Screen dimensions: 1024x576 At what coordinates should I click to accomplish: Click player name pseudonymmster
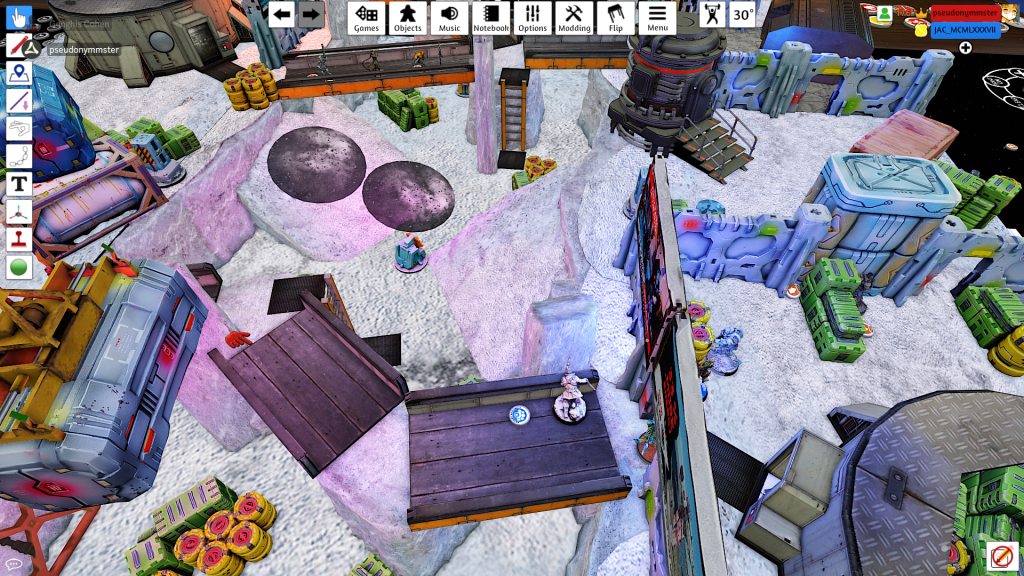[x=965, y=12]
